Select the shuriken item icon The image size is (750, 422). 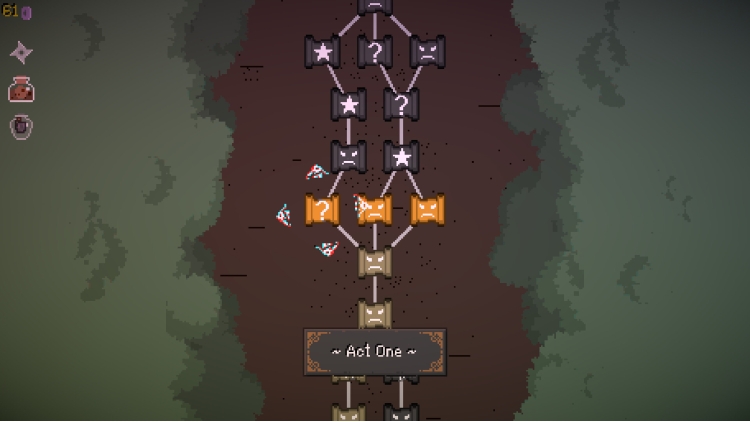21,52
